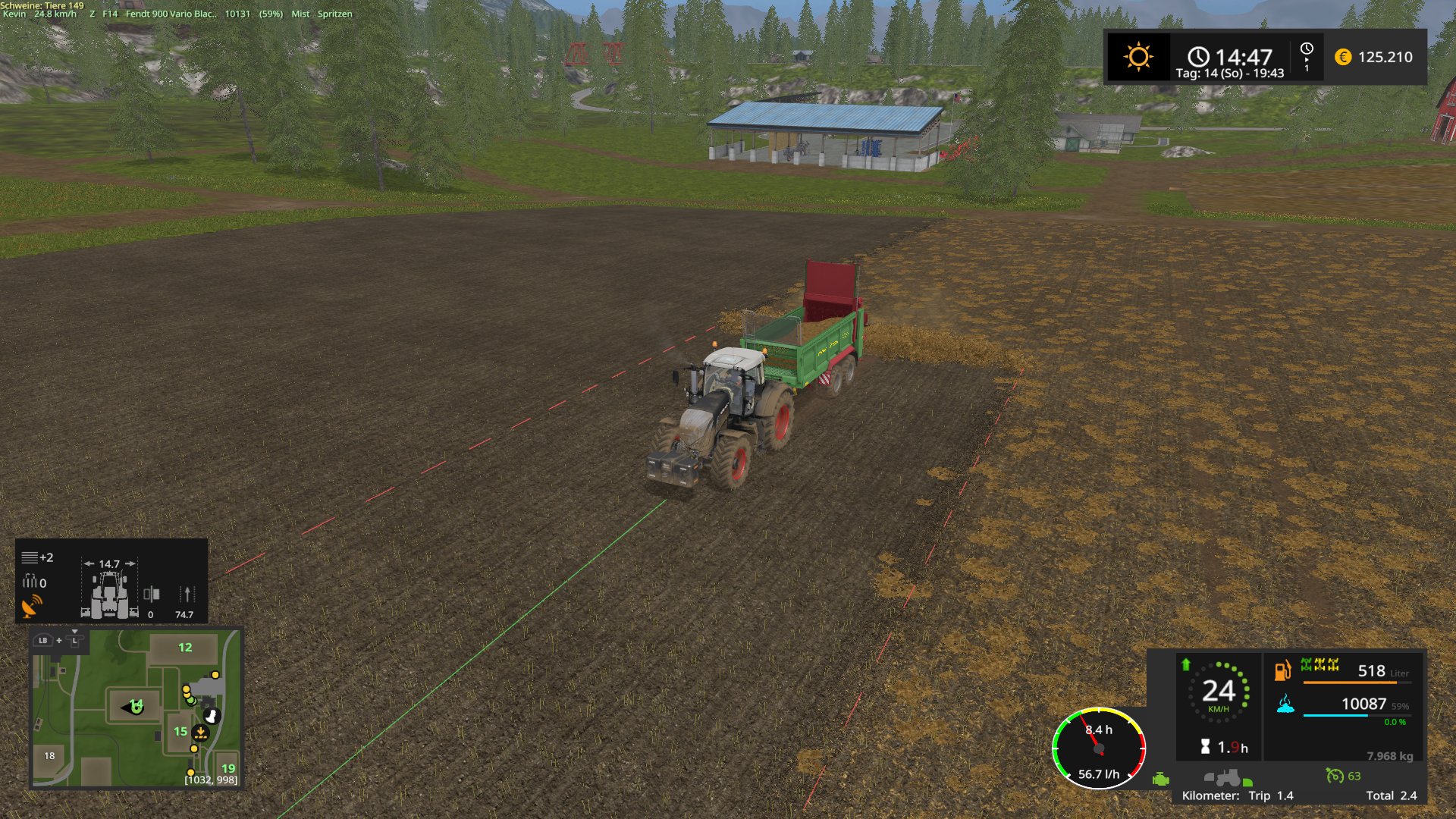
Task: Click the round fuel-consumption gauge
Action: pyautogui.click(x=1099, y=748)
